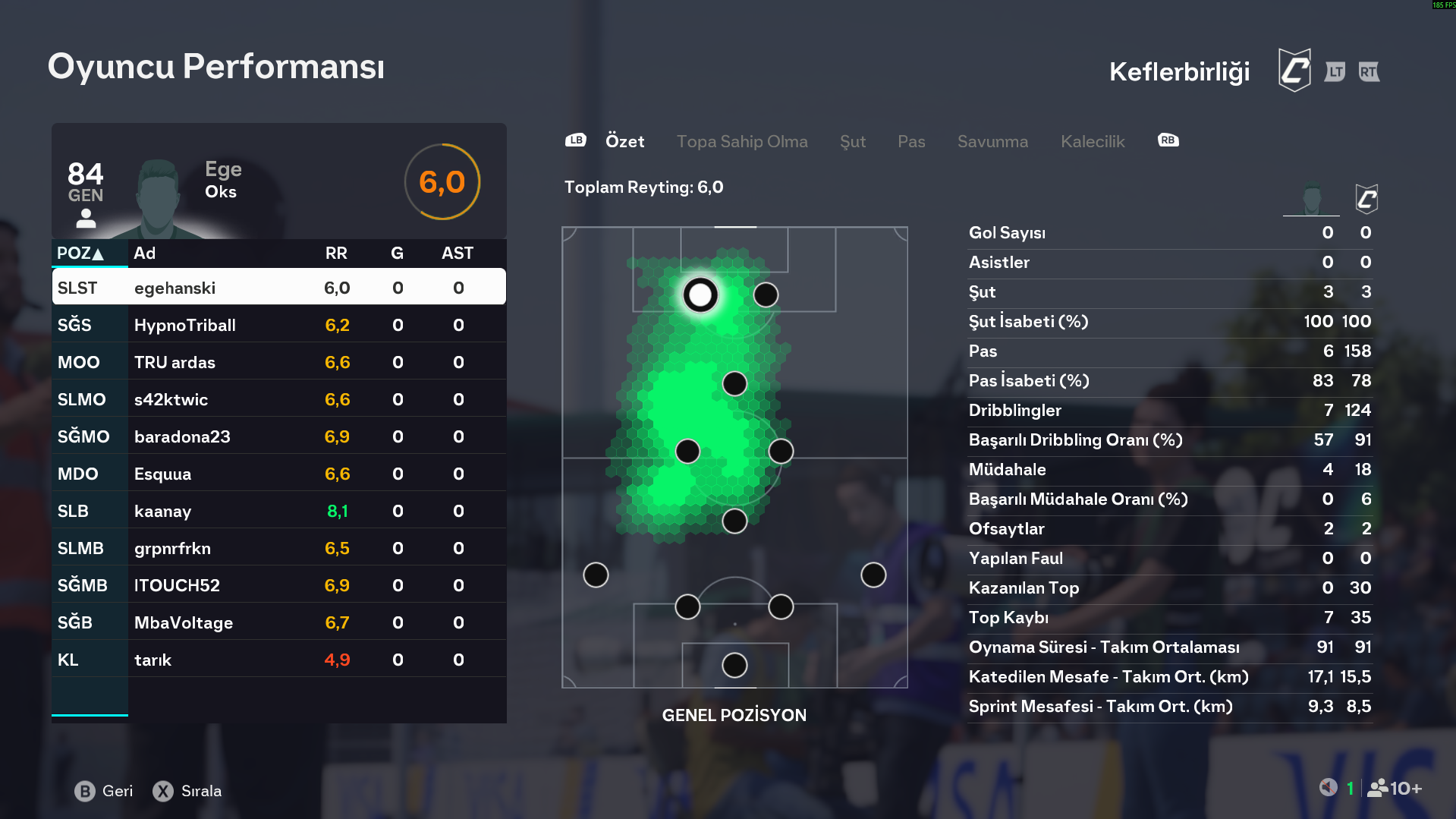The width and height of the screenshot is (1456, 819).
Task: Pick grpnrfrkn player row
Action: click(278, 548)
